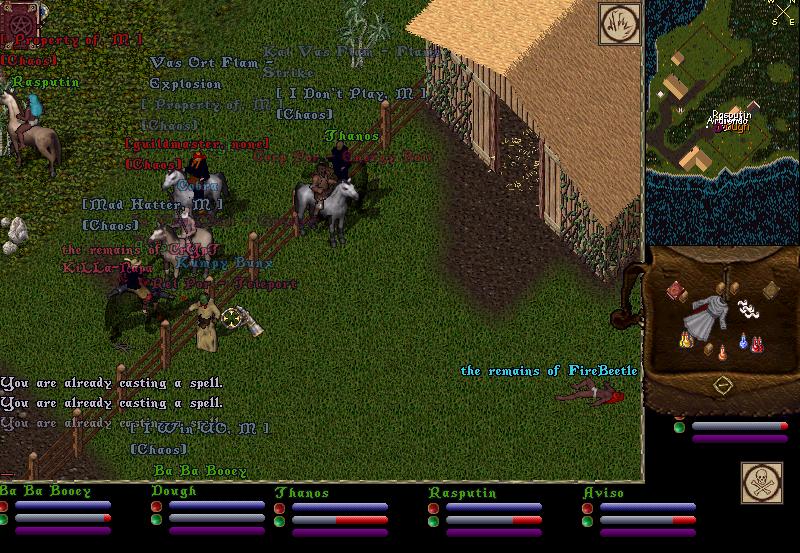Select the orange potion in the backpack

pyautogui.click(x=722, y=352)
